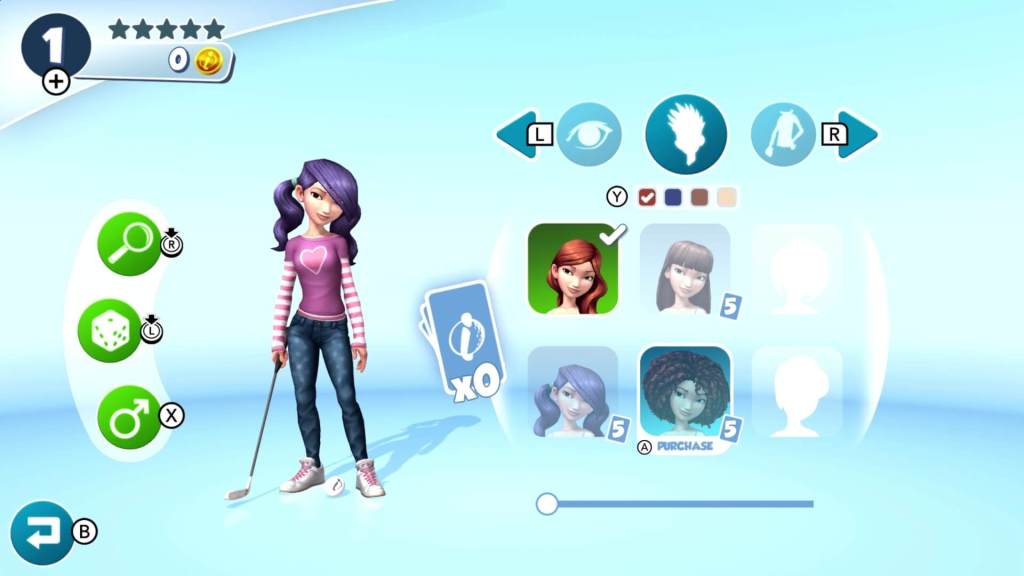Viewport: 1024px width, 576px height.
Task: Click the right category arrow
Action: click(x=857, y=134)
